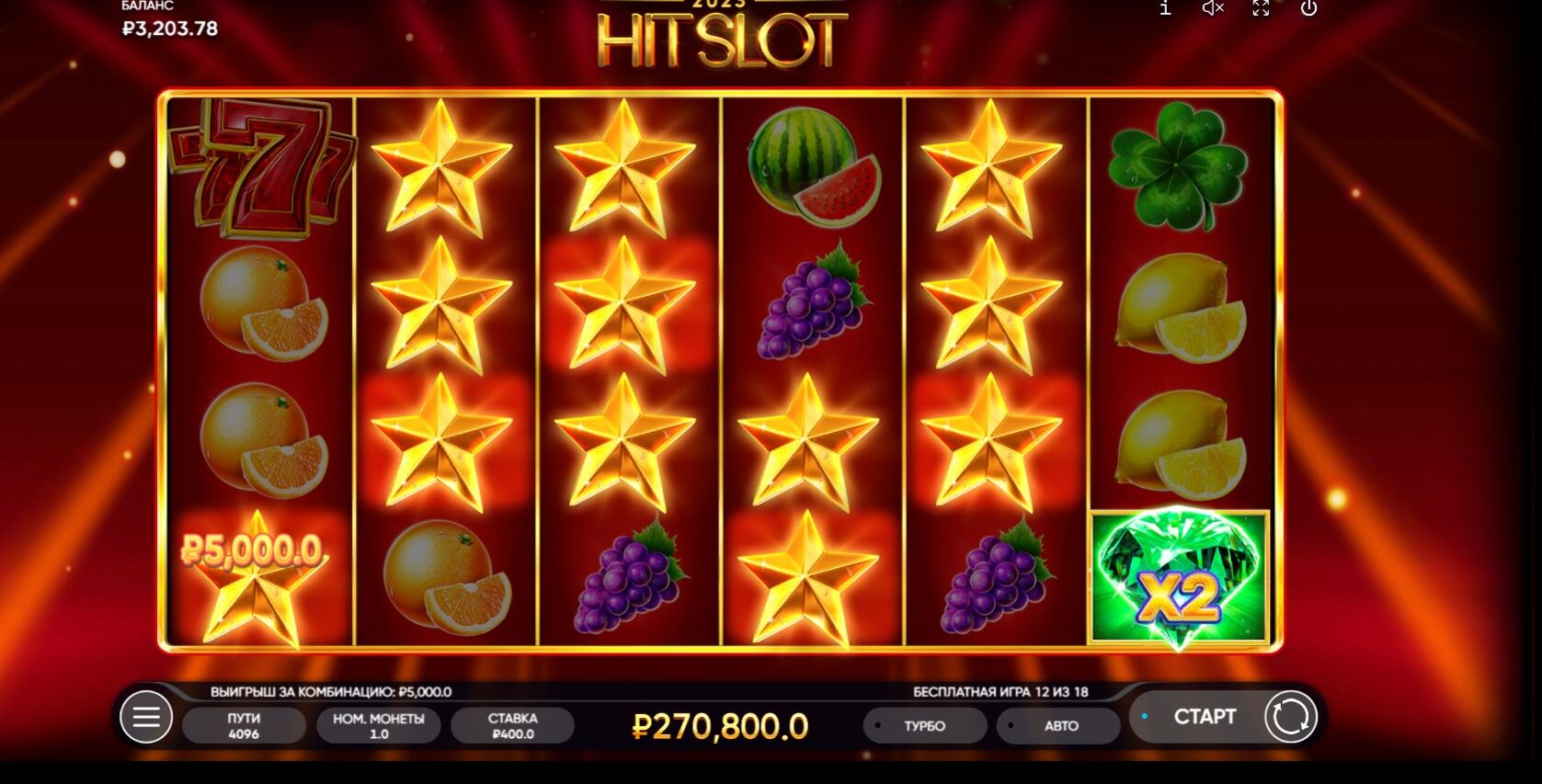Enable АВТО autoplay
Image resolution: width=1542 pixels, height=784 pixels.
click(1060, 725)
